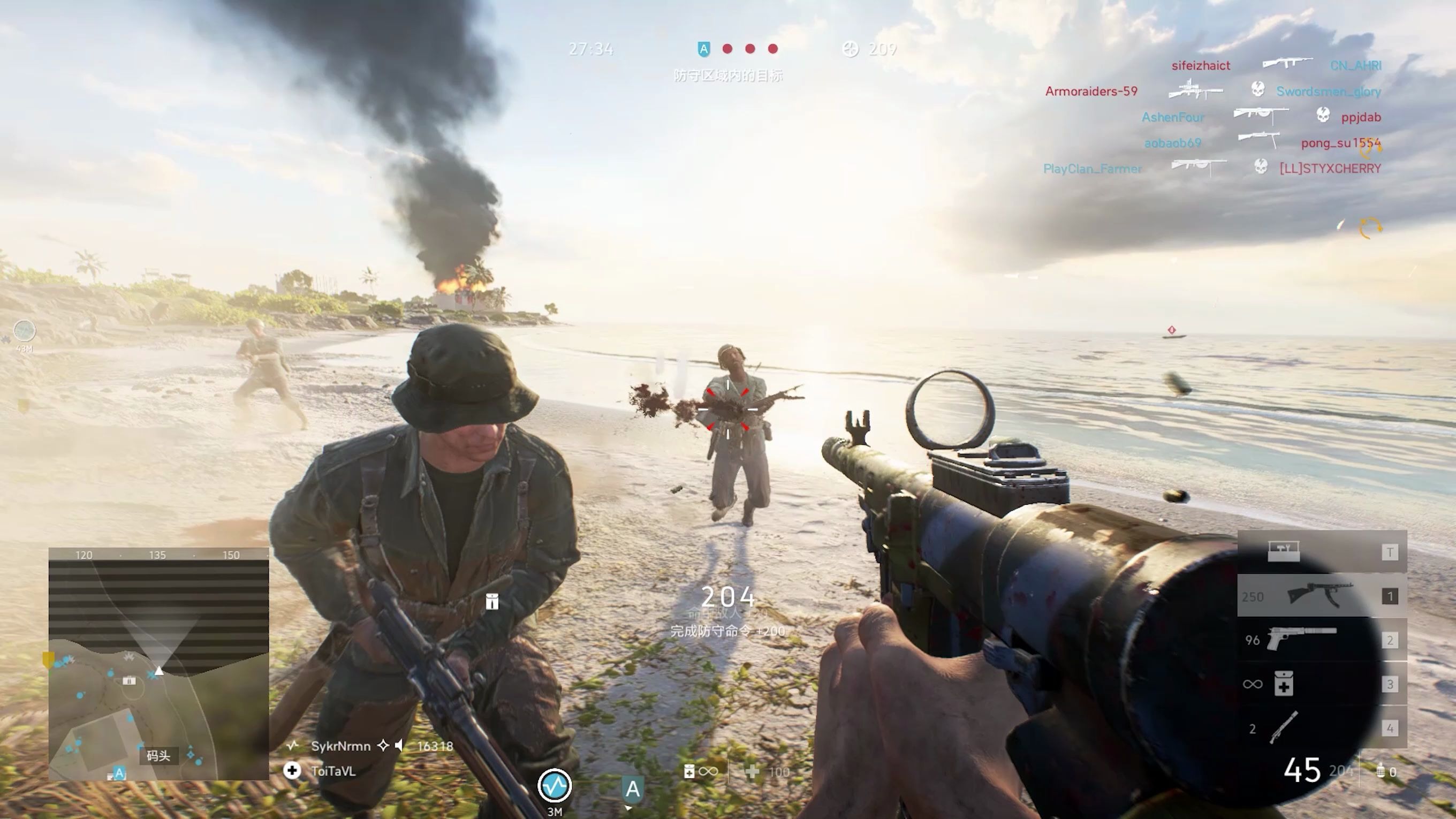Click the kill feed entry for Armoraiders-59
Screen dimensions: 1456x819
[x=1091, y=91]
